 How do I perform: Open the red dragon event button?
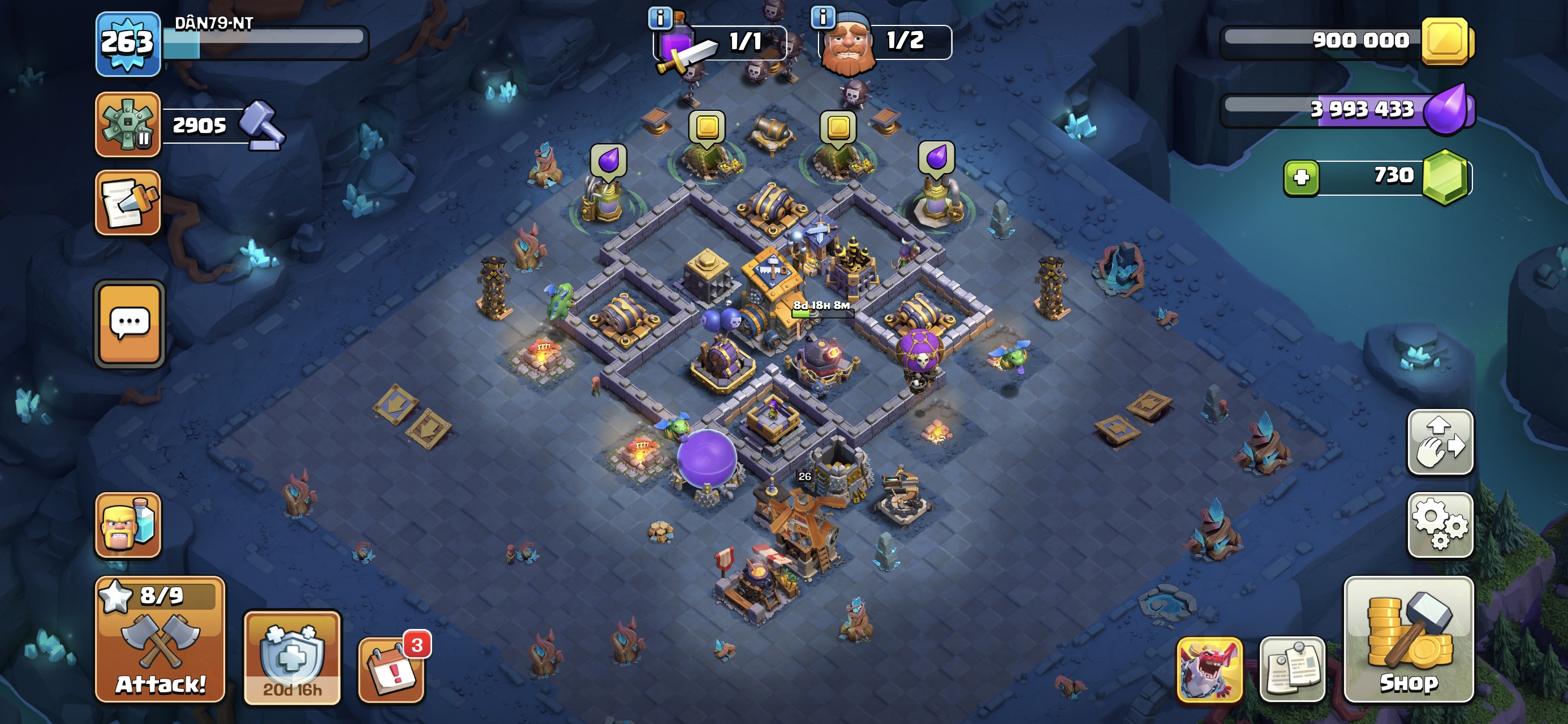(x=1209, y=669)
